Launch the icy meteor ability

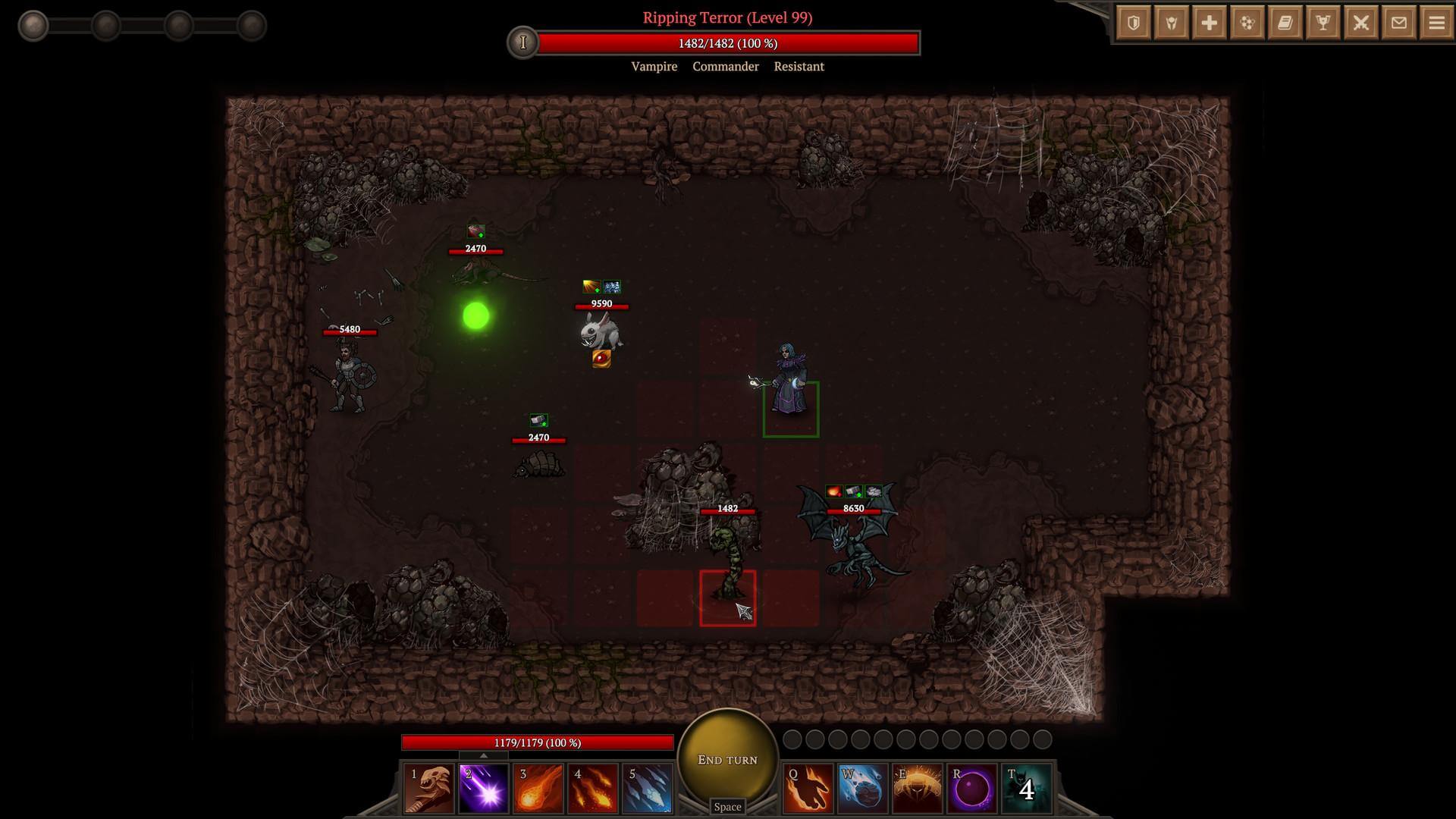[862, 789]
